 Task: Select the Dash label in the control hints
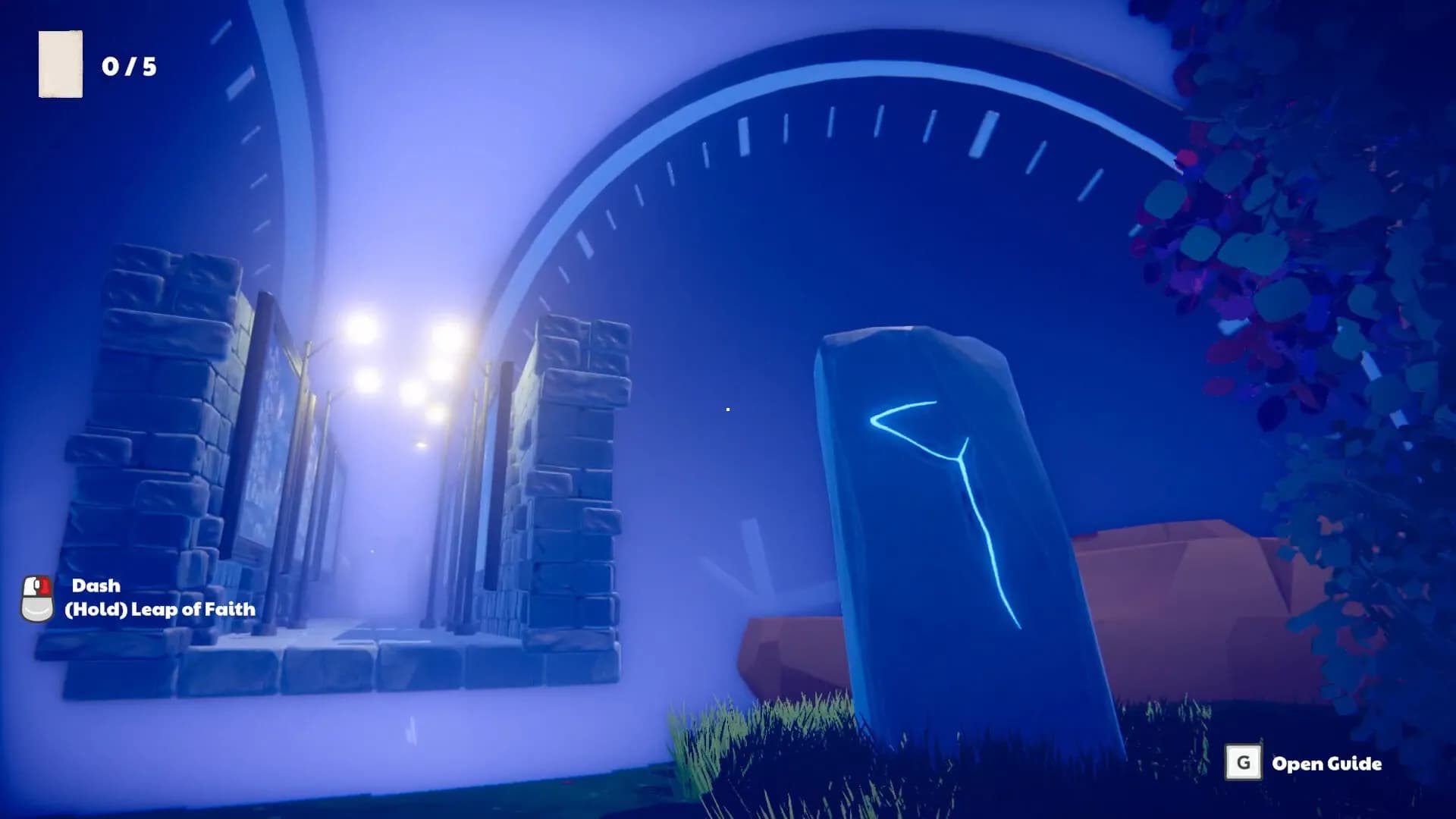(96, 585)
